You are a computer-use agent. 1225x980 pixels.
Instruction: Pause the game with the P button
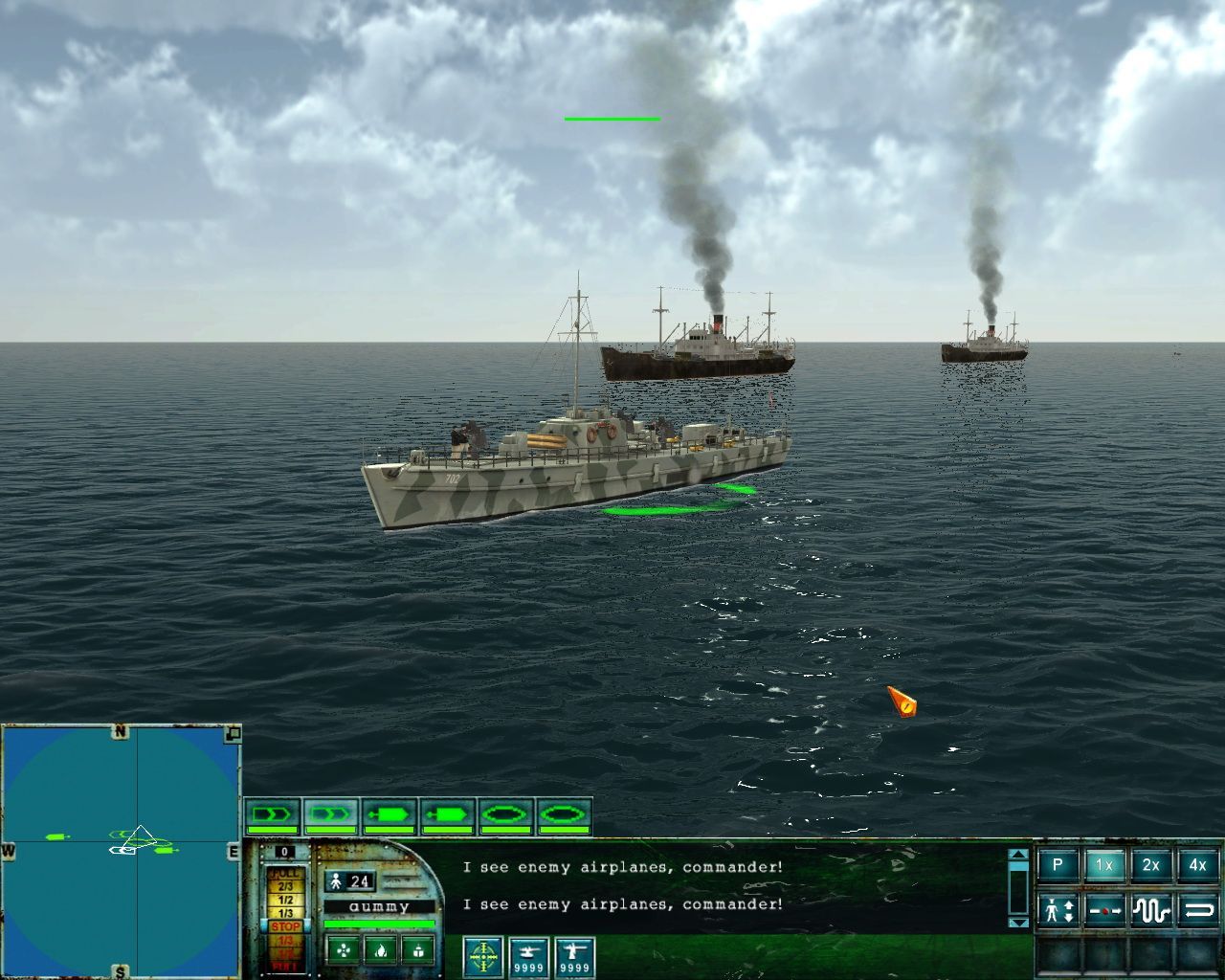click(1058, 866)
